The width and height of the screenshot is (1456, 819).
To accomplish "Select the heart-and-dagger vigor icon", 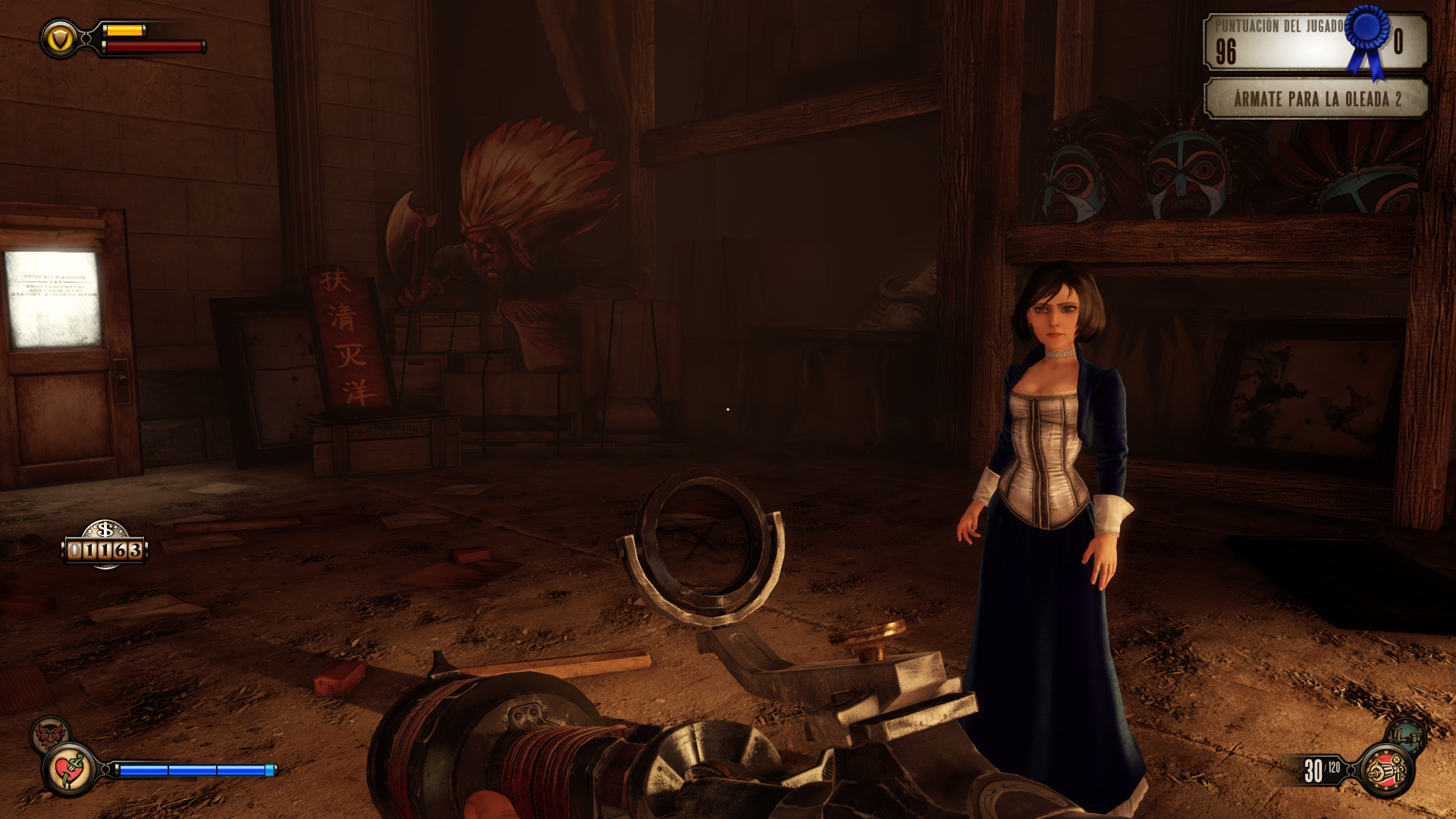I will [70, 770].
